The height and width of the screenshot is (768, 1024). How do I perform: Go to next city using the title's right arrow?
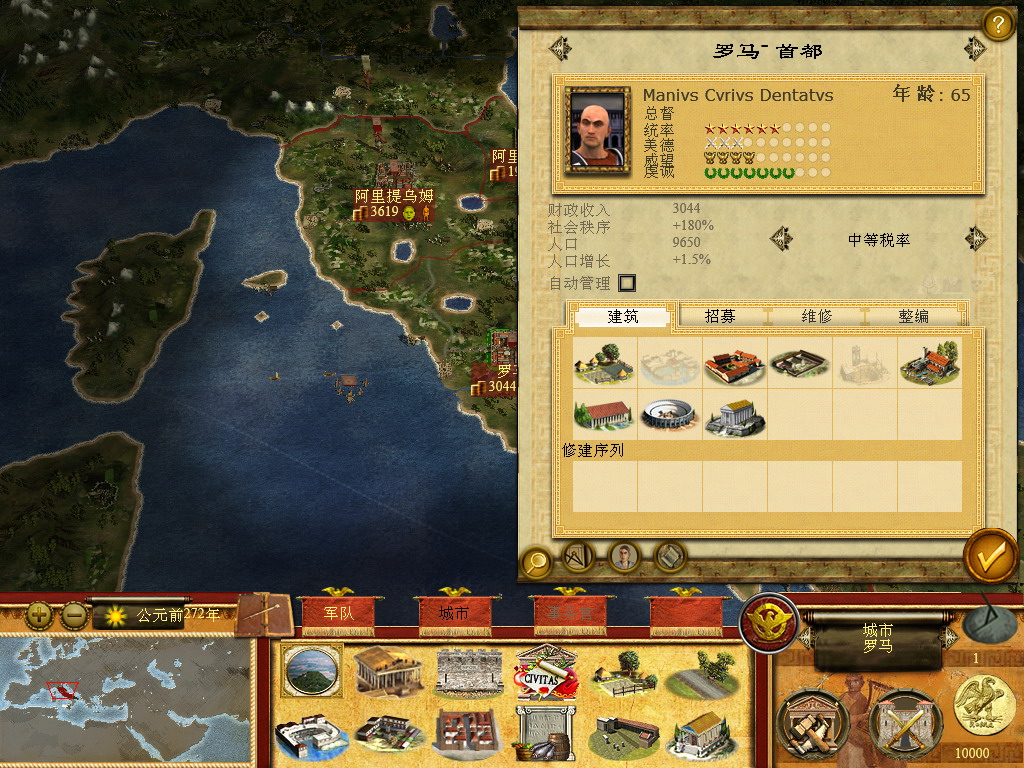pos(974,48)
